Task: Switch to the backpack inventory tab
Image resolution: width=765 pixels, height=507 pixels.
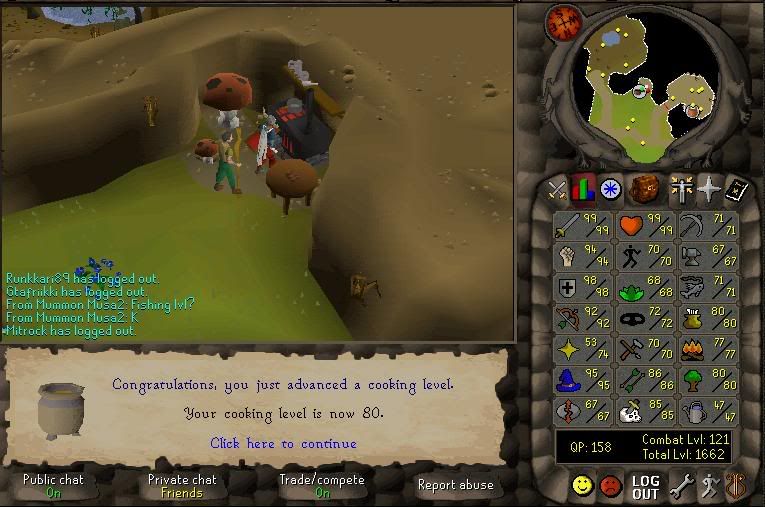Action: point(645,188)
